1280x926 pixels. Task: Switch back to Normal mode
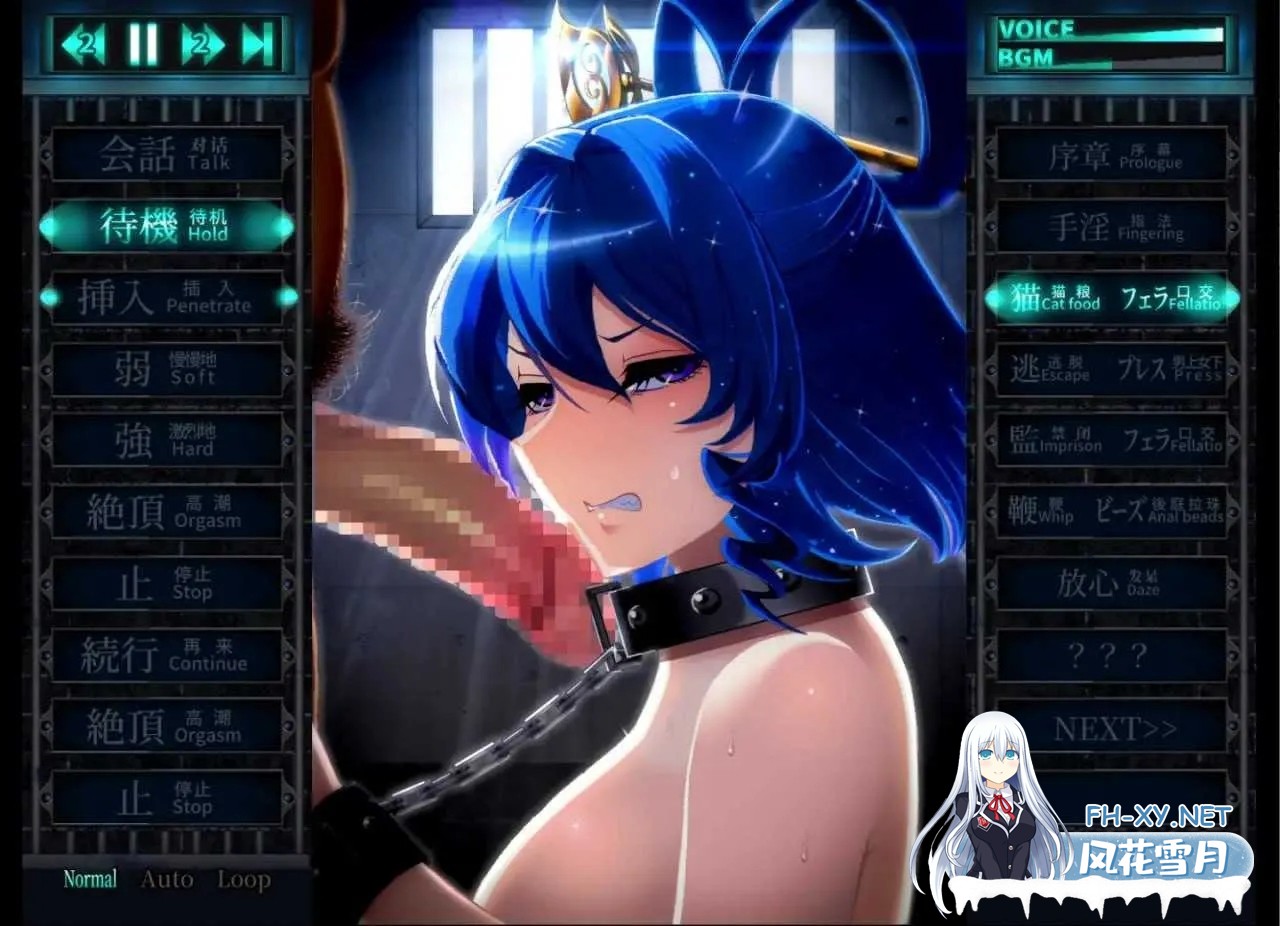pos(90,879)
